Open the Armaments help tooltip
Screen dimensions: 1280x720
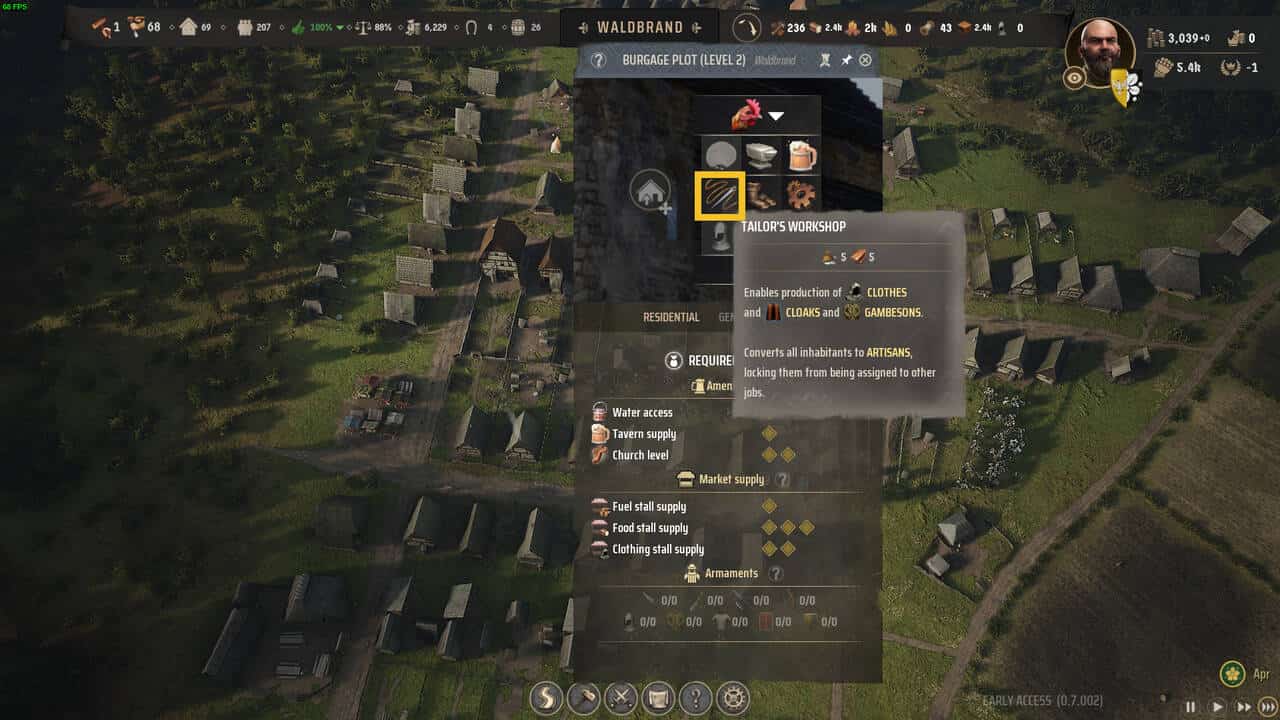[x=775, y=574]
